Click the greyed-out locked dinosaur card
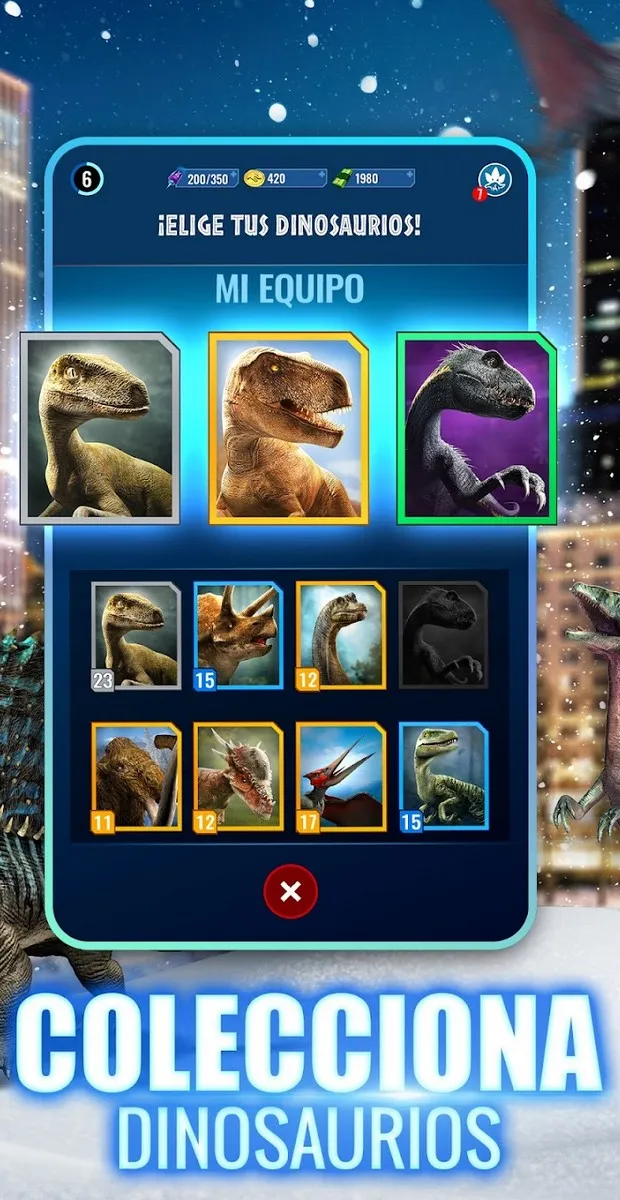This screenshot has height=1200, width=620. click(443, 635)
